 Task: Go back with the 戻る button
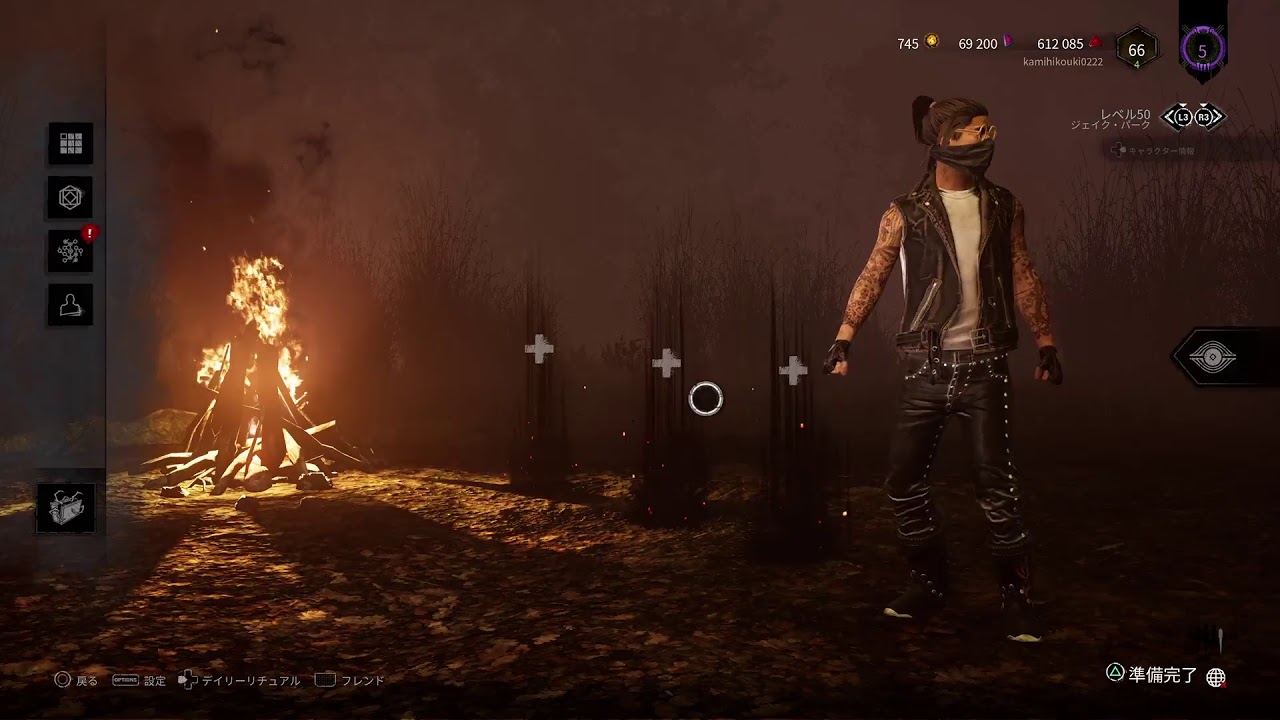point(76,681)
